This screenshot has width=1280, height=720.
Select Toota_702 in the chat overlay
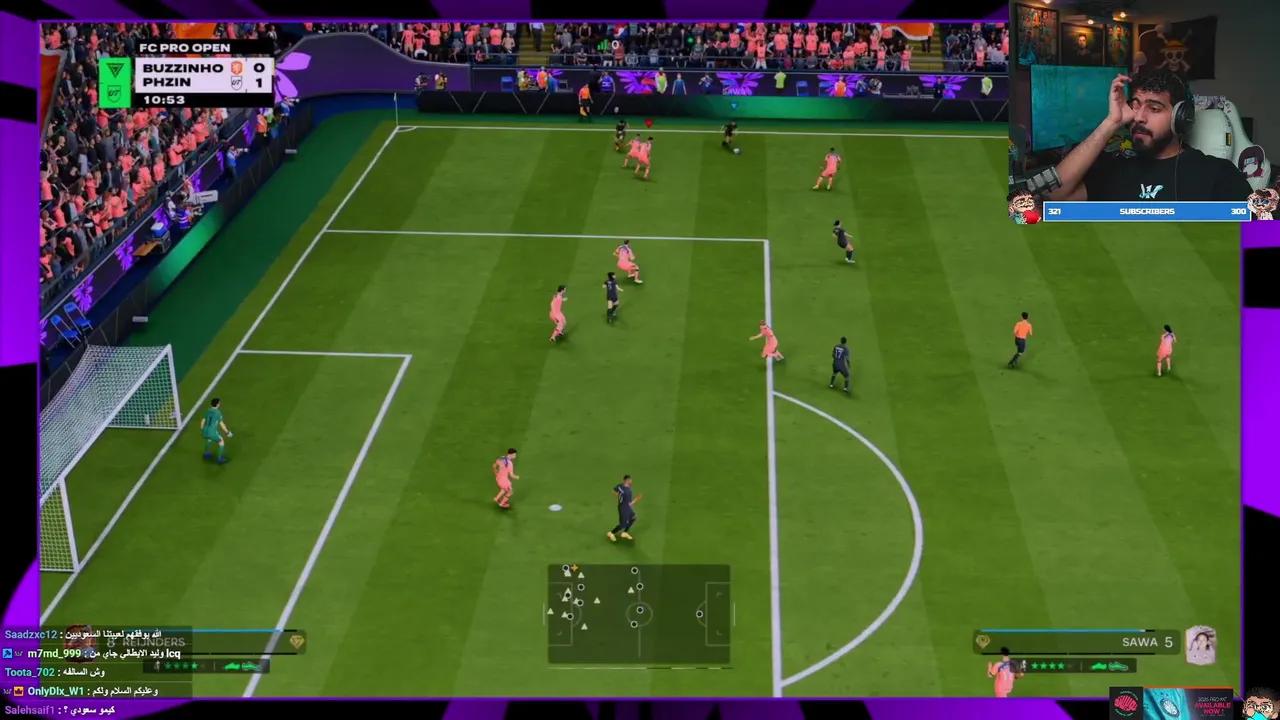click(x=30, y=671)
